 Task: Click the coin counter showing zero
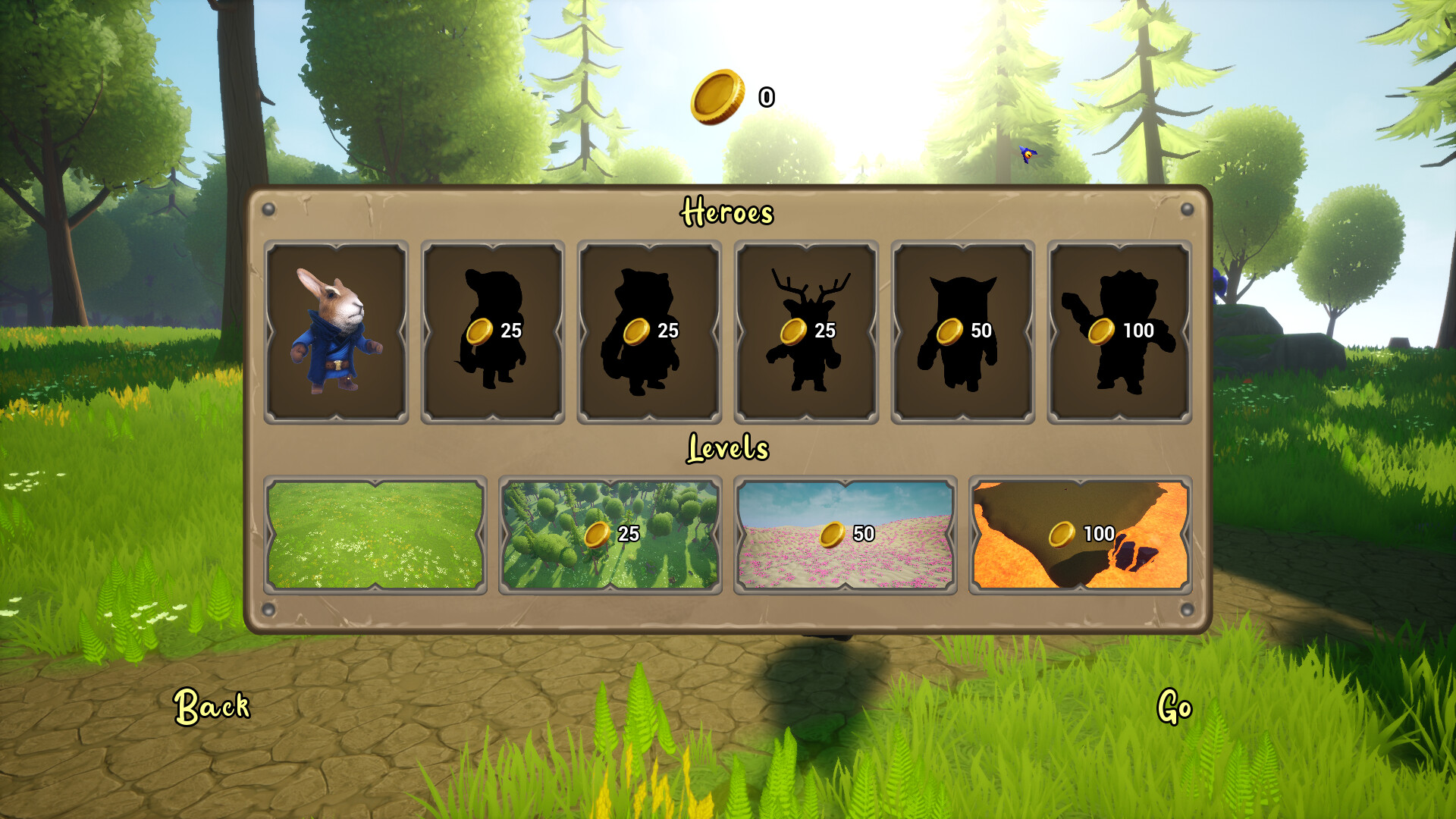766,97
